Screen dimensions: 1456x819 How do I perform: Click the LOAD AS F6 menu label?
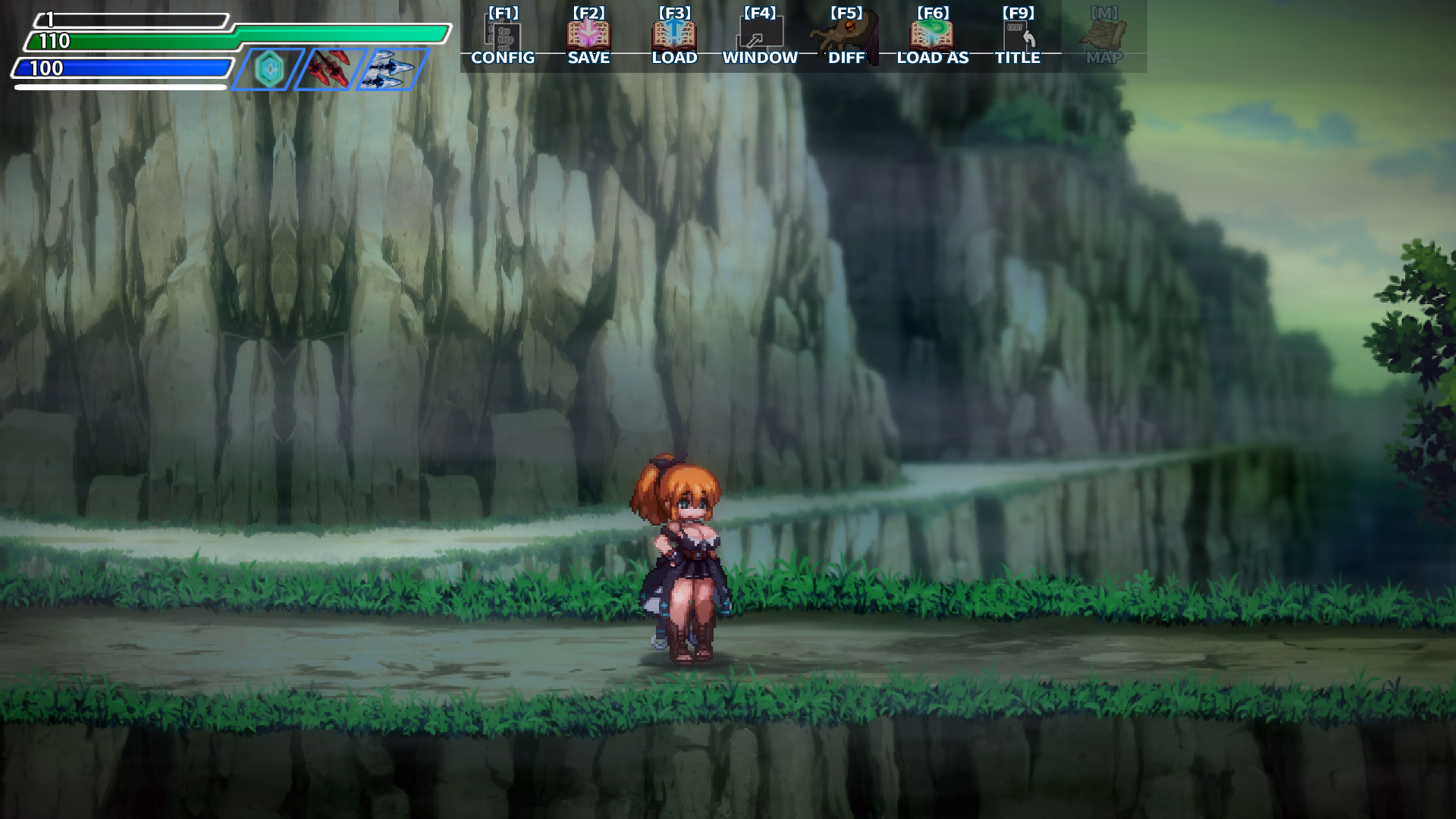[932, 58]
